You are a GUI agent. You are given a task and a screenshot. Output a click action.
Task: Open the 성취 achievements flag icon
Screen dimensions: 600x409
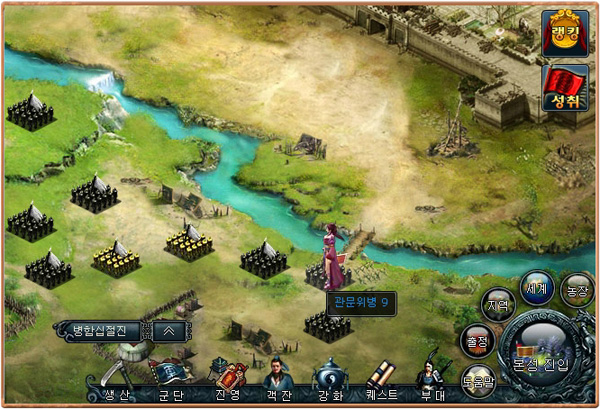click(x=565, y=87)
